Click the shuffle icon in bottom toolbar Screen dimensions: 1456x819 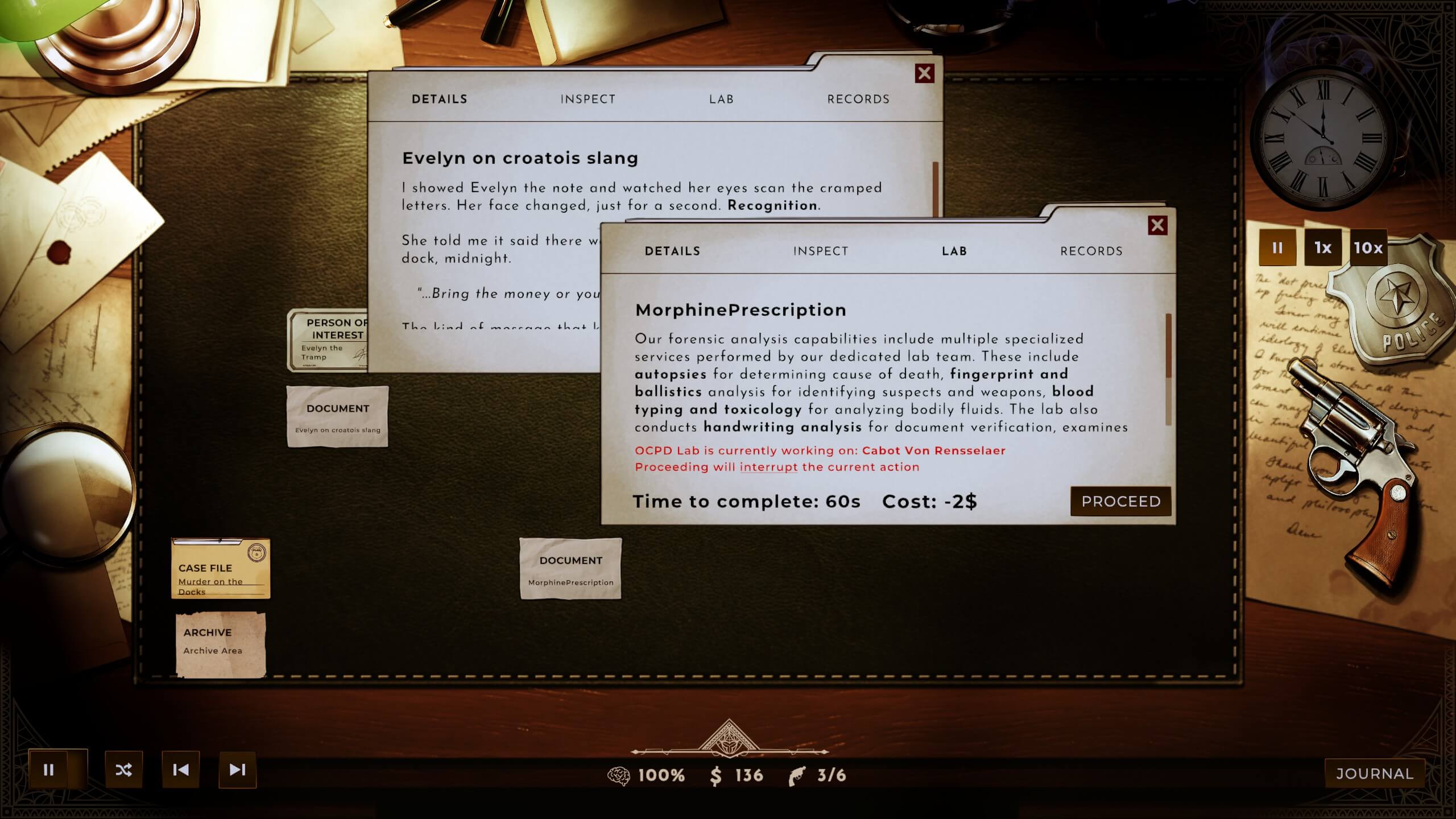tap(125, 770)
